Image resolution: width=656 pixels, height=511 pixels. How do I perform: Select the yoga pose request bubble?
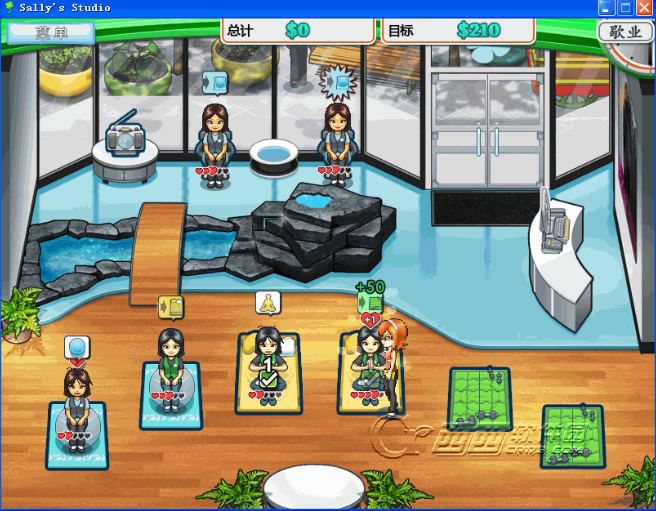click(x=267, y=303)
